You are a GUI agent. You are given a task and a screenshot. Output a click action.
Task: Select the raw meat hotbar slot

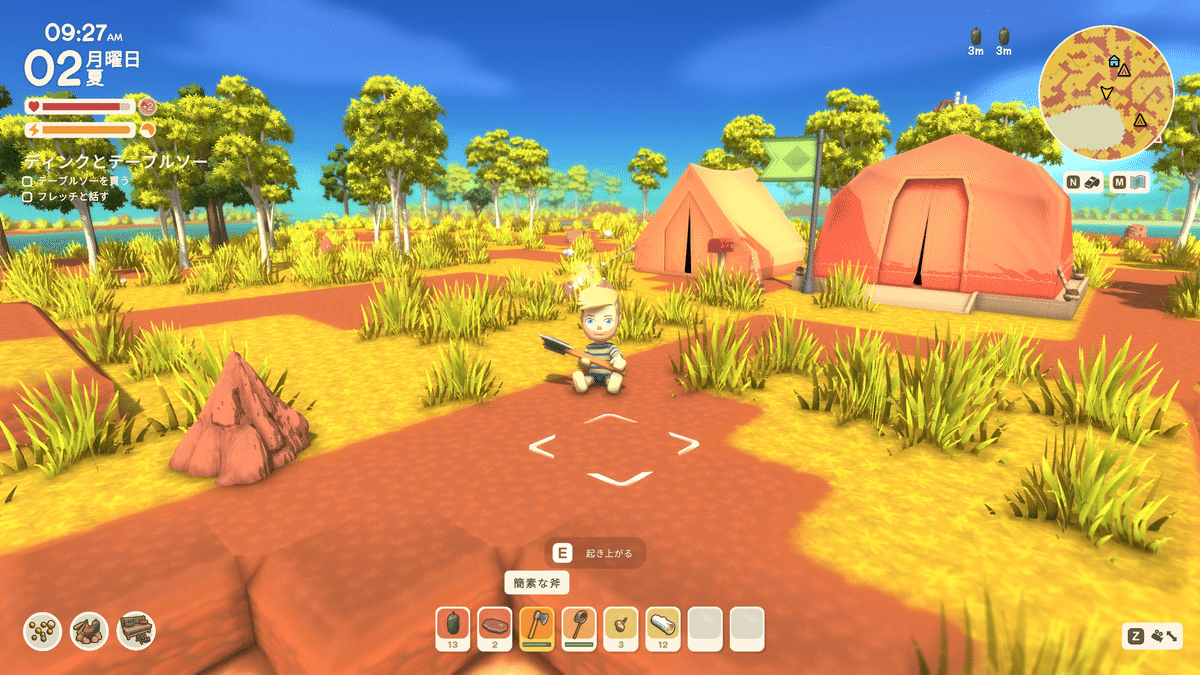coord(495,625)
